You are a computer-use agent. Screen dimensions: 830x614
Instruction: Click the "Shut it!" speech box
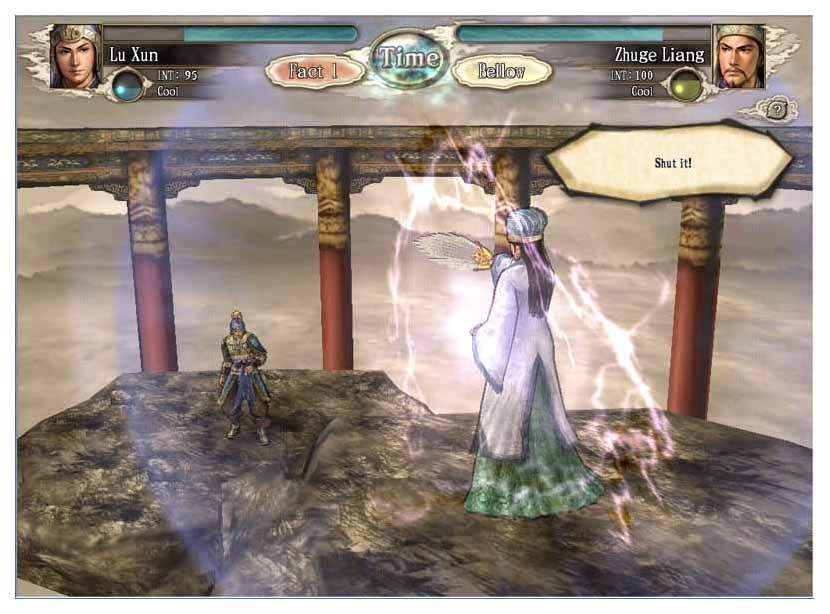(668, 160)
